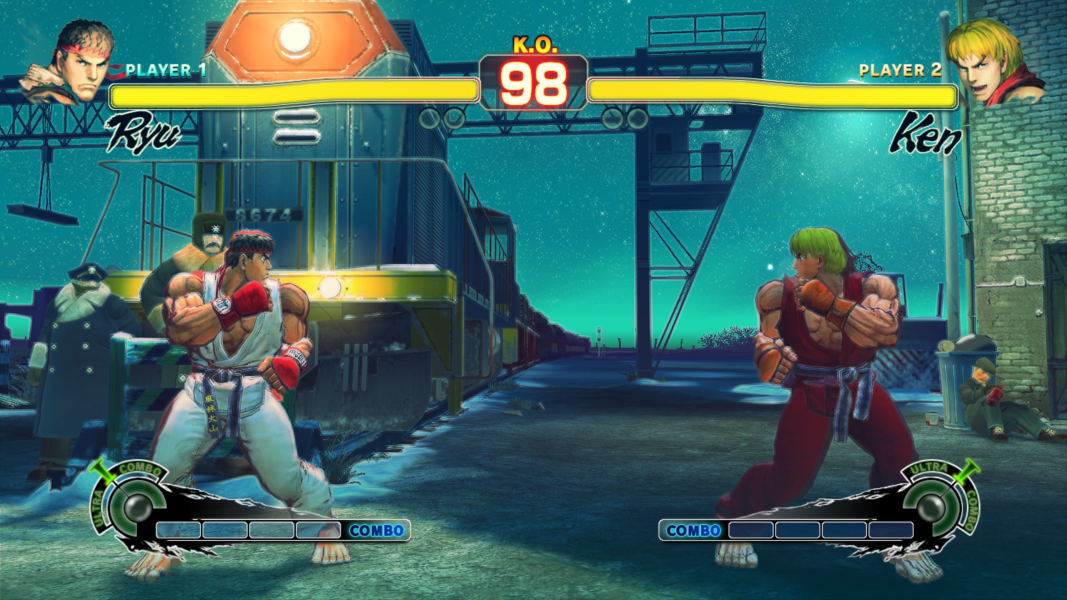Select Ken's character portrait
This screenshot has width=1067, height=600.
(990, 62)
